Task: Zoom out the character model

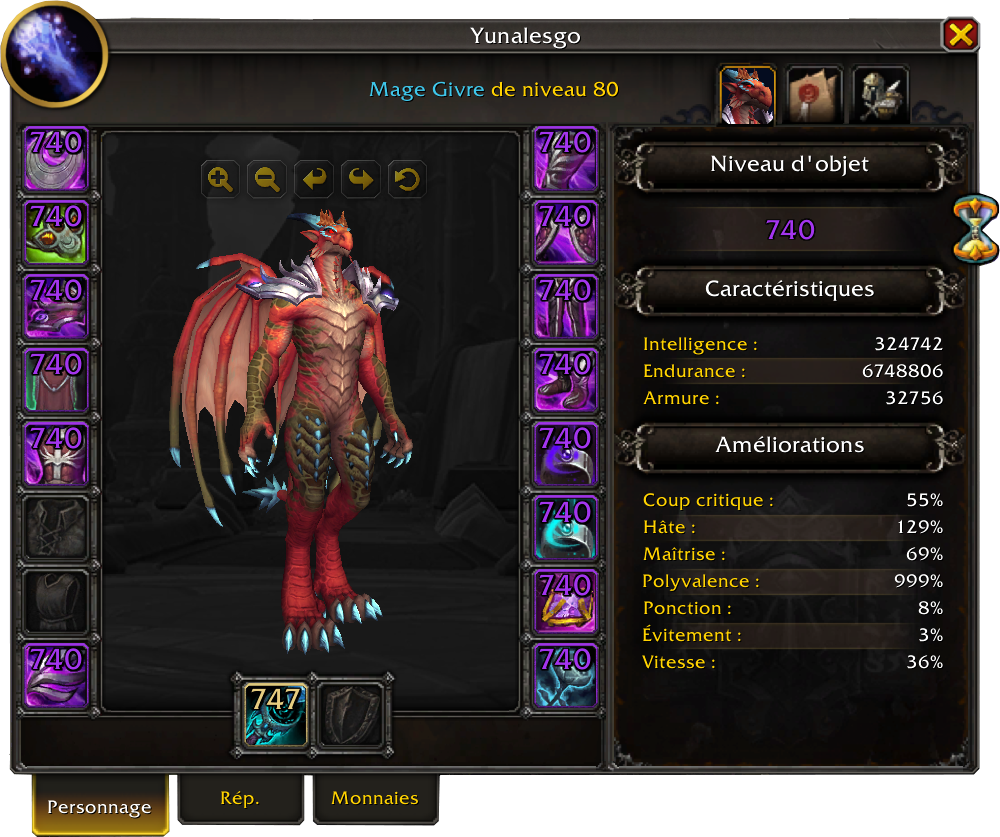Action: point(267,180)
